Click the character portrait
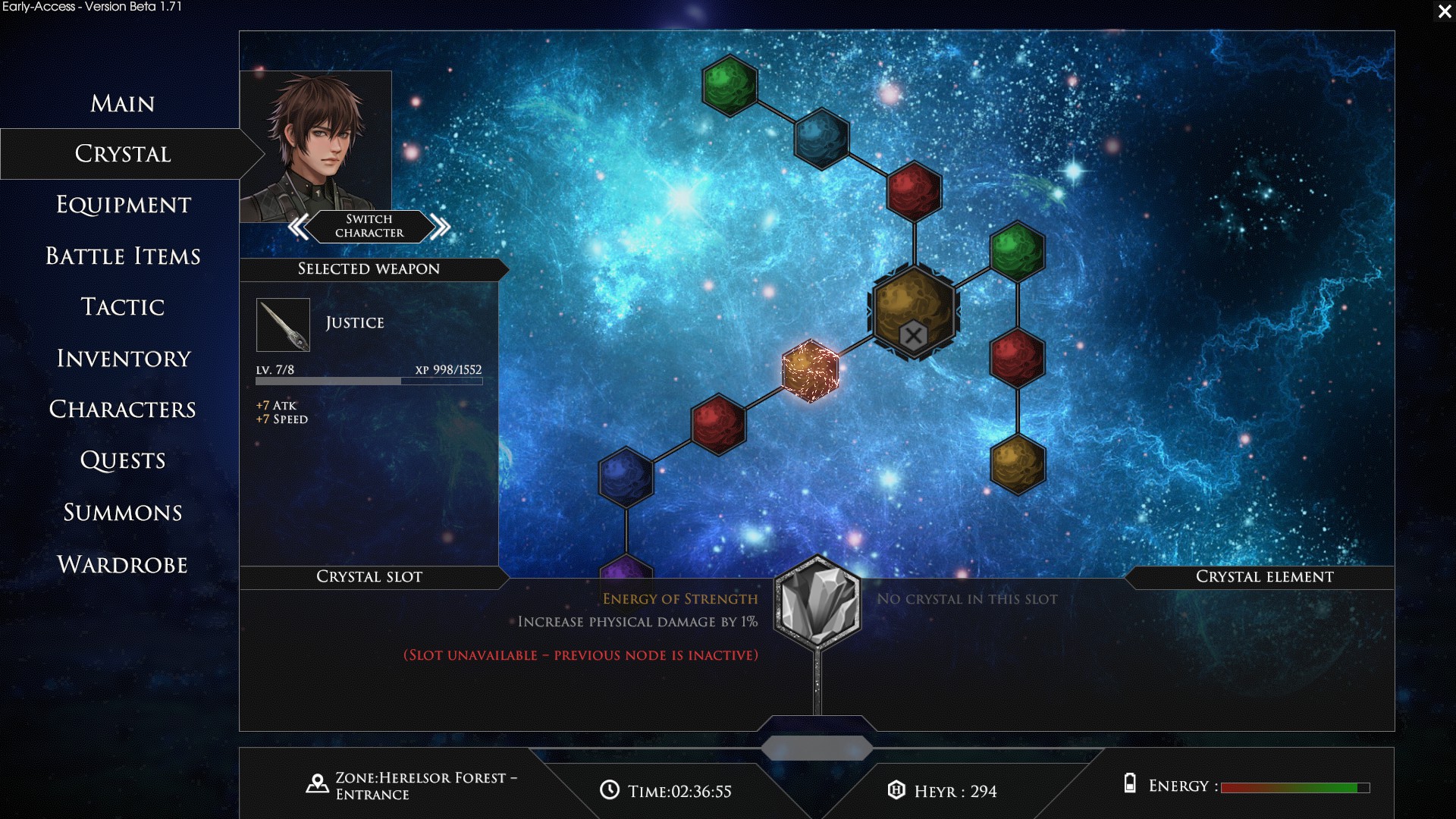The height and width of the screenshot is (819, 1456). 315,140
